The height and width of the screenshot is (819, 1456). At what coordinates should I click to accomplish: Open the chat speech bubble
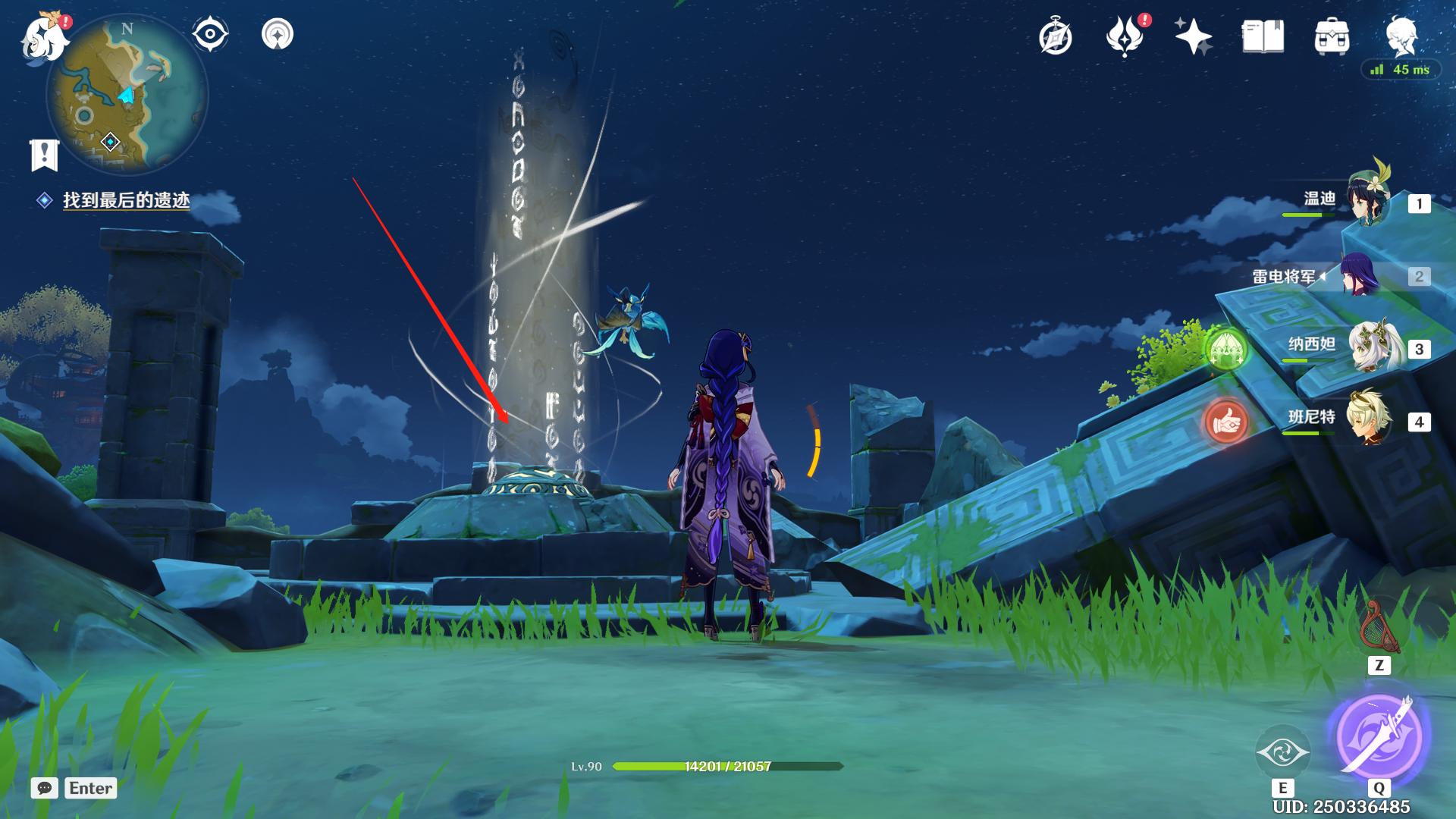45,788
